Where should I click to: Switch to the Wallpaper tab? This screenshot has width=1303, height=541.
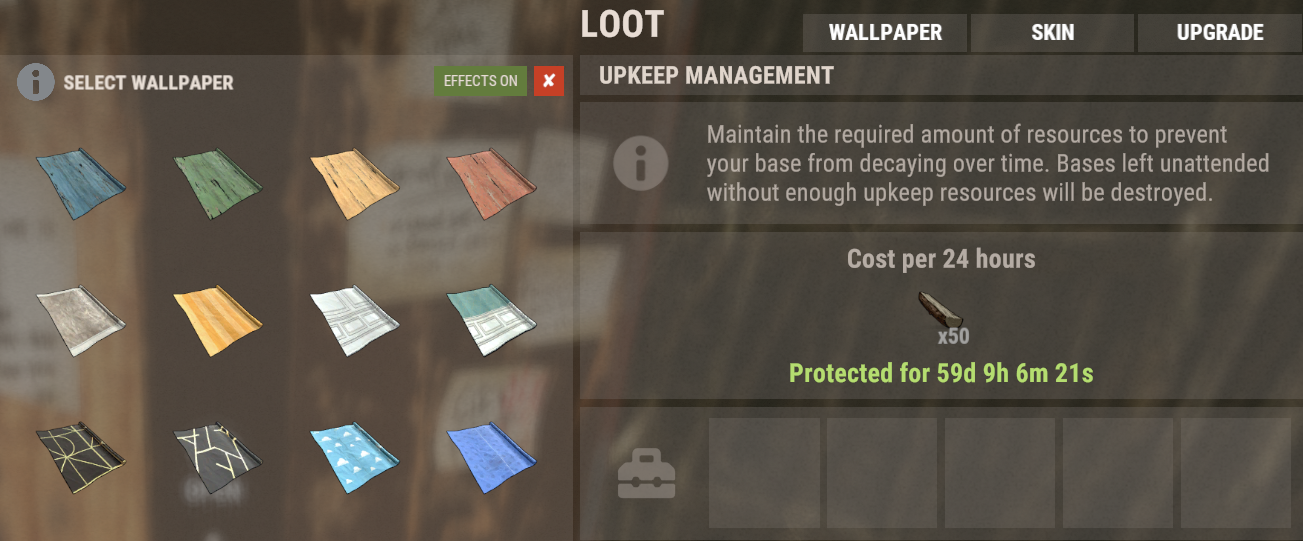coord(885,33)
